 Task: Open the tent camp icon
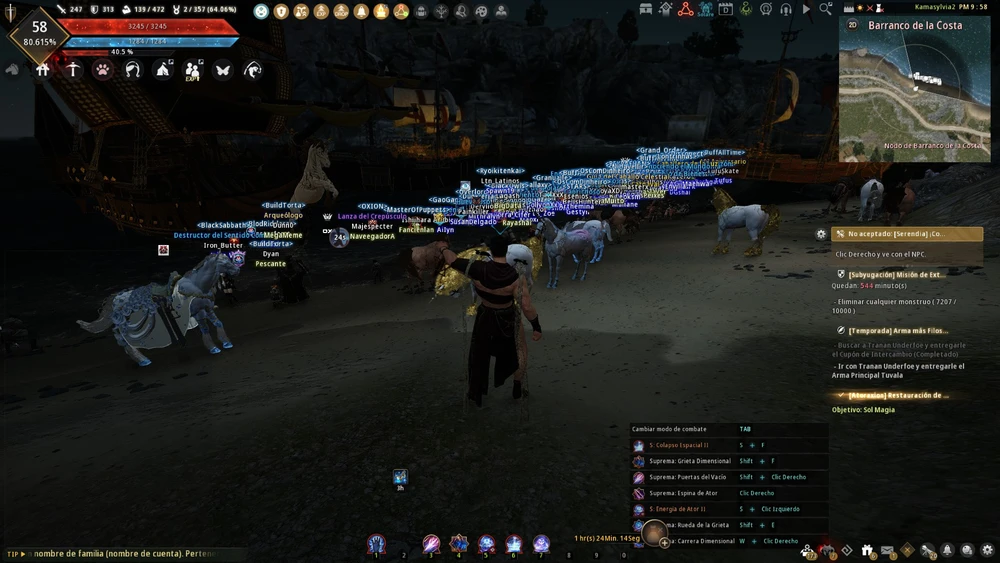click(x=162, y=70)
